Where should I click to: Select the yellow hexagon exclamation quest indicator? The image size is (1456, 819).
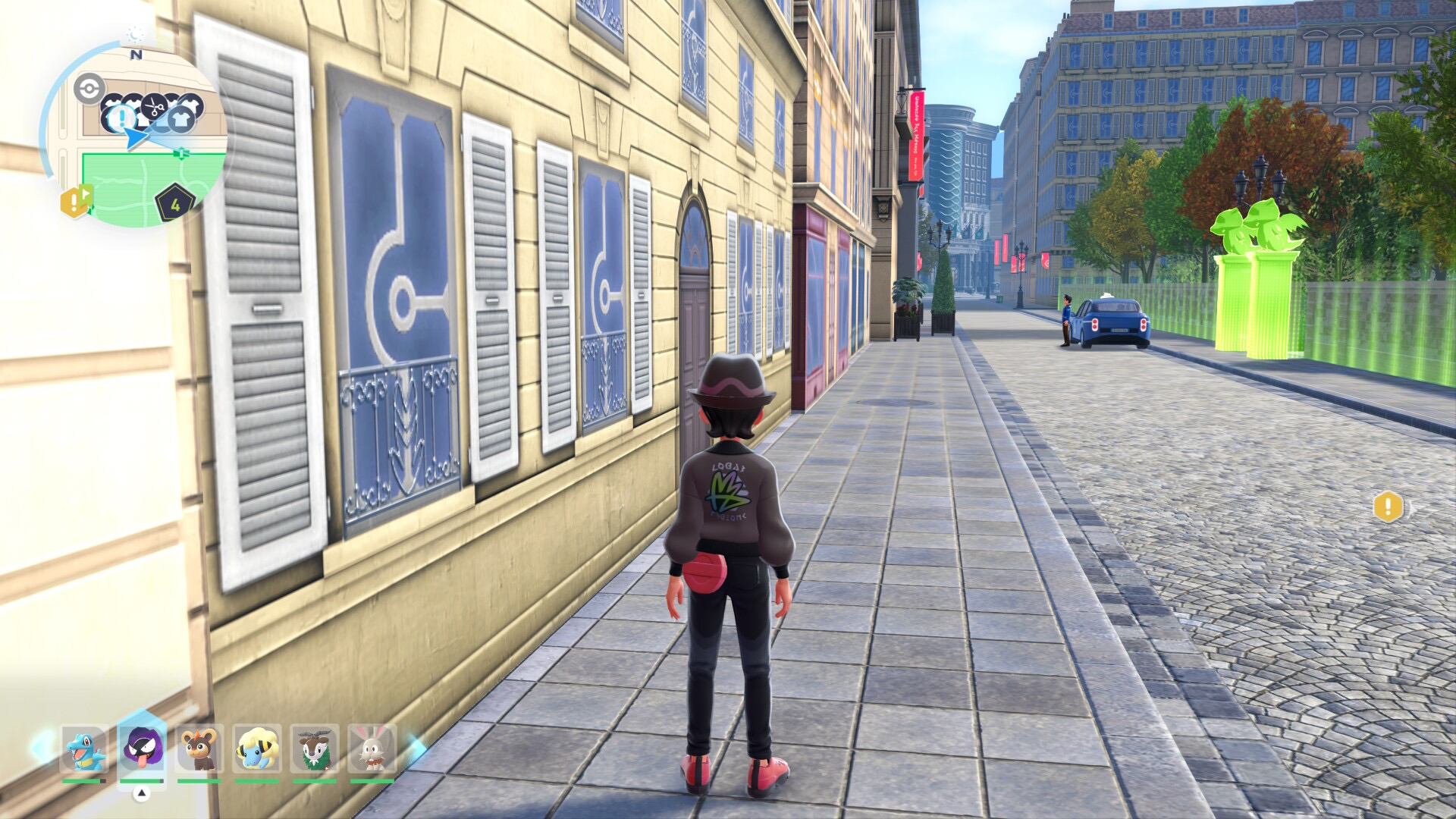[x=1388, y=507]
